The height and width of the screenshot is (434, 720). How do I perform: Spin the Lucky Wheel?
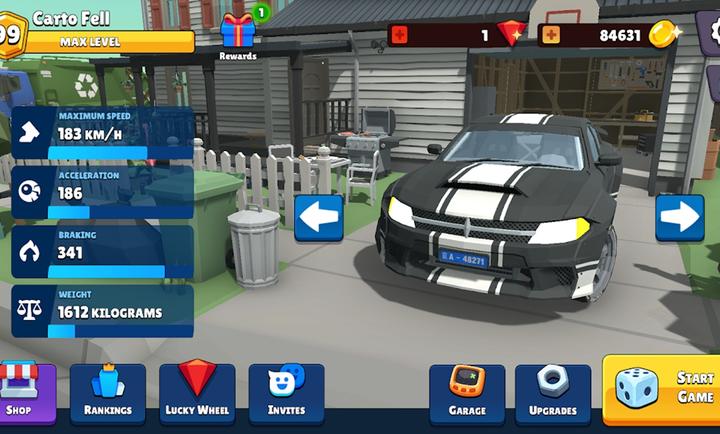coord(197,392)
